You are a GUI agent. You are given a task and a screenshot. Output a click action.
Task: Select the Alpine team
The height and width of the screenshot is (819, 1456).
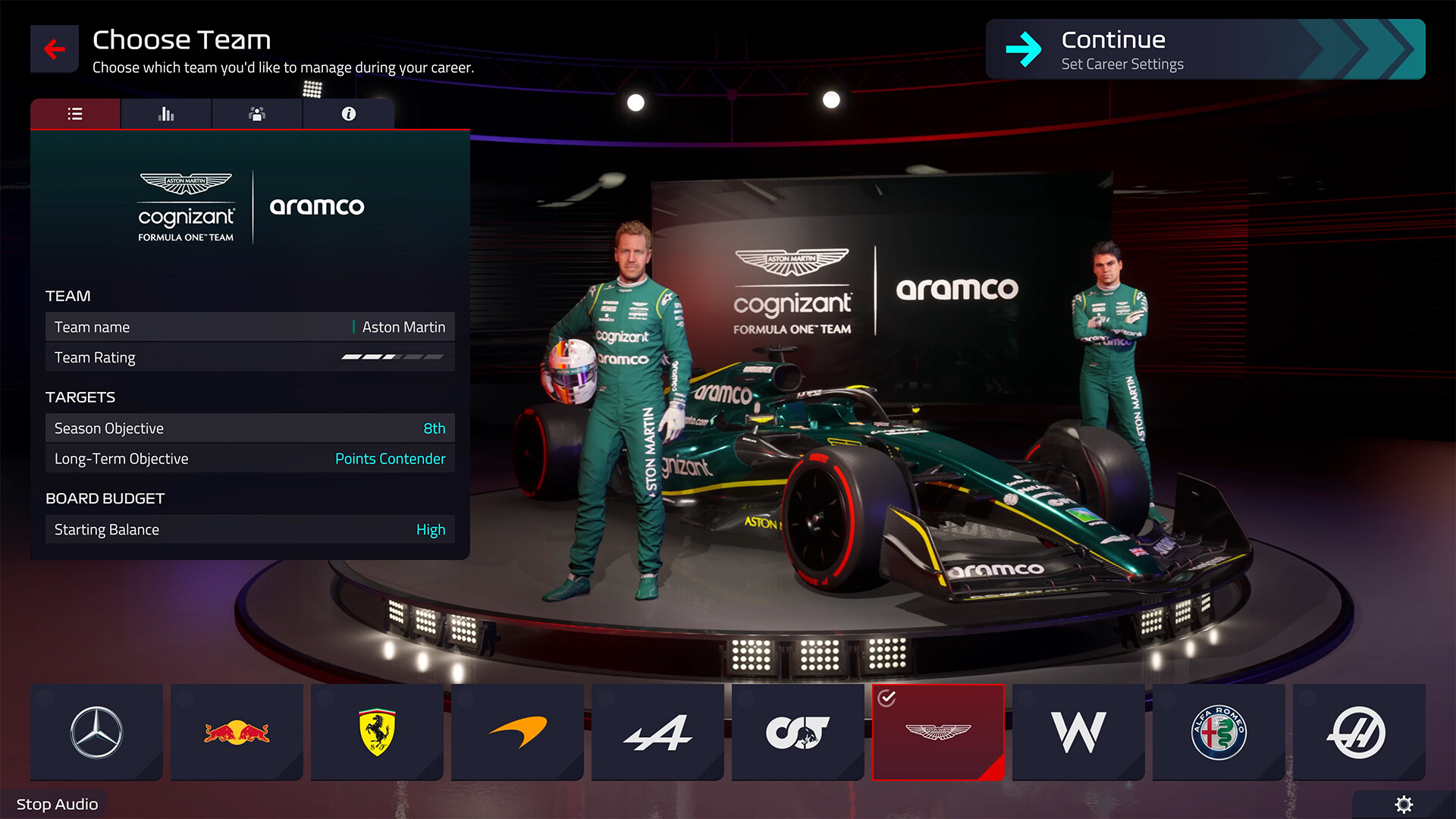point(657,731)
